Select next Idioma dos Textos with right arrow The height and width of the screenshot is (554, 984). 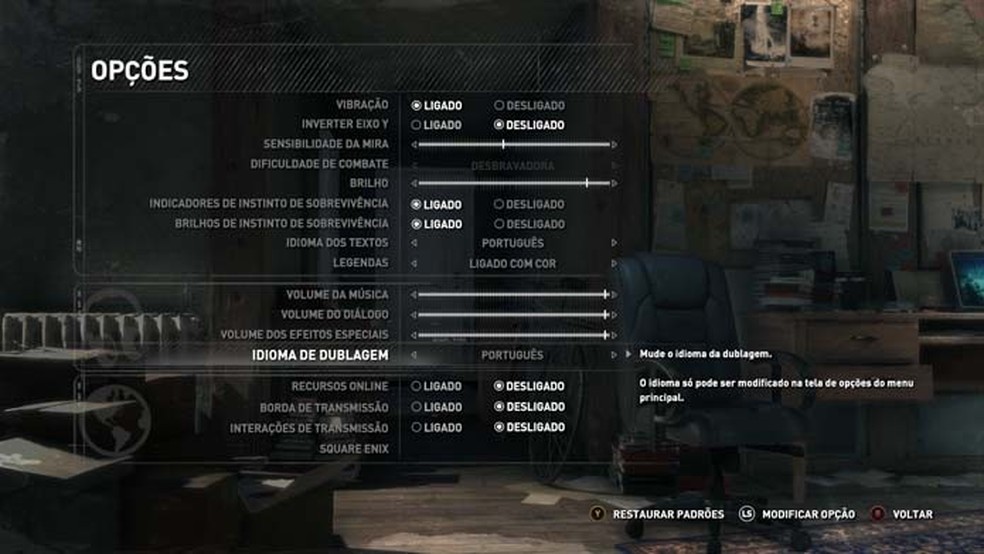(614, 243)
